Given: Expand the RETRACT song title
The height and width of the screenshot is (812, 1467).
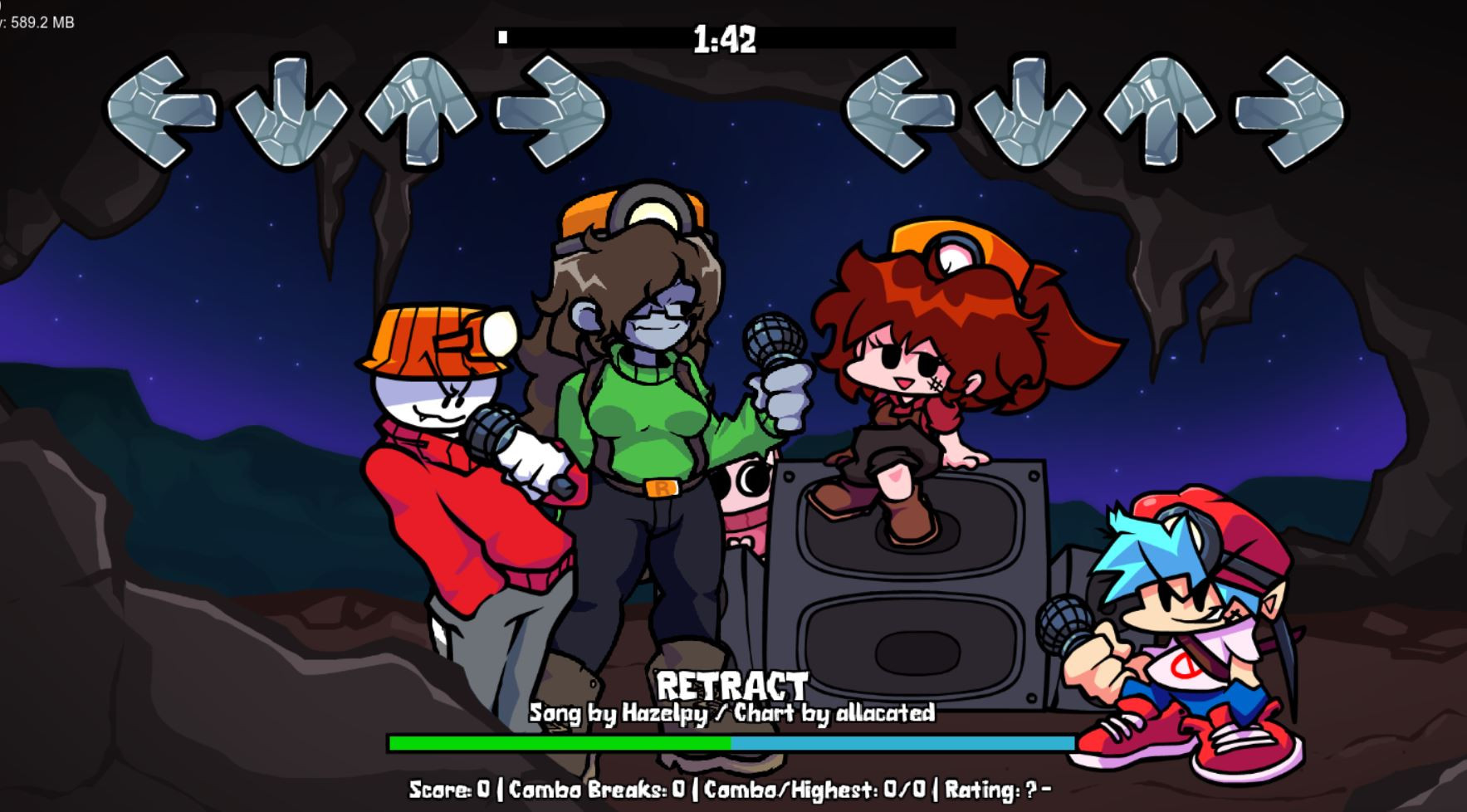Looking at the screenshot, I should 733,687.
